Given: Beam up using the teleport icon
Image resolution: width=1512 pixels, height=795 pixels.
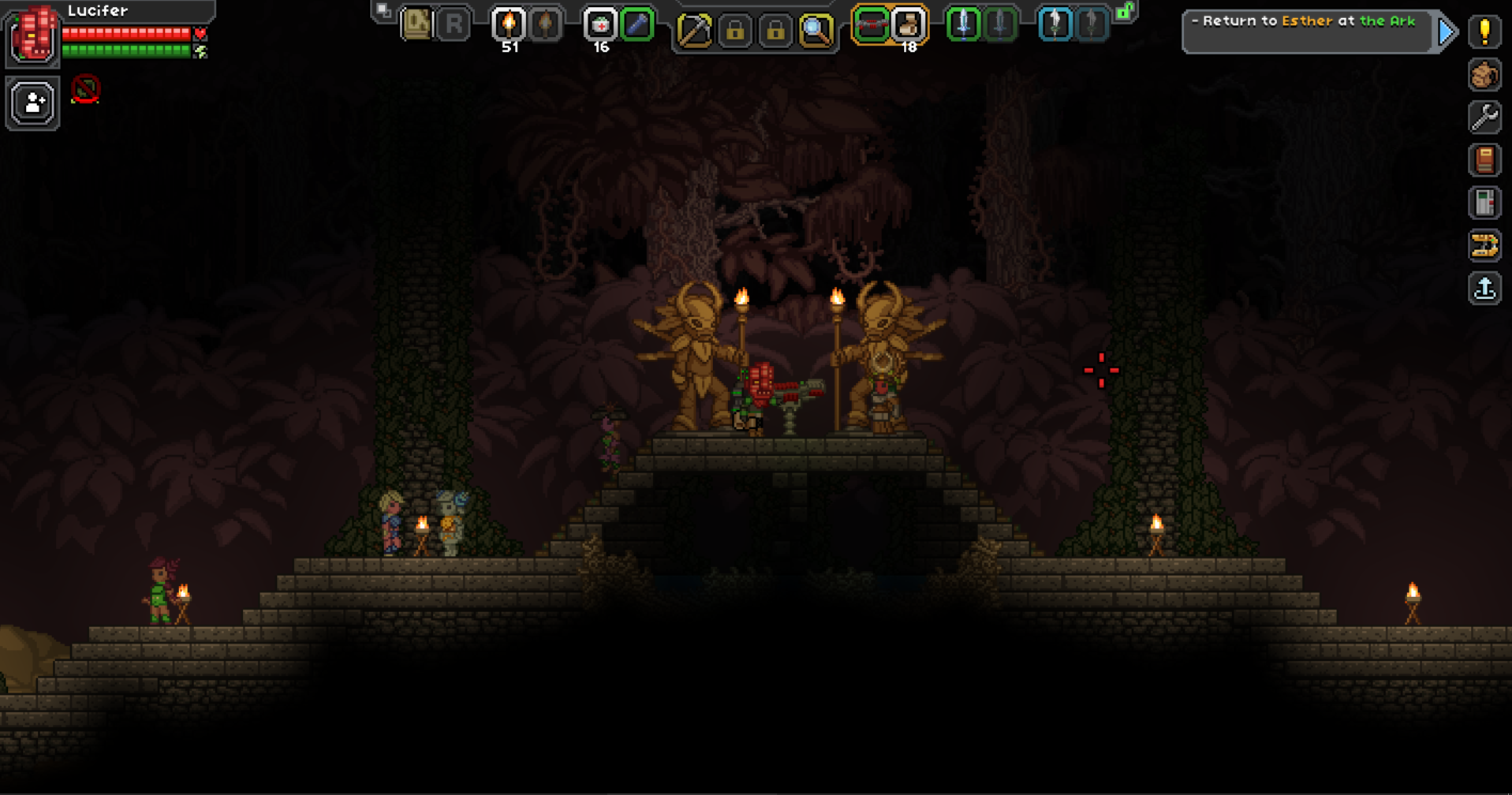Looking at the screenshot, I should [x=1484, y=288].
